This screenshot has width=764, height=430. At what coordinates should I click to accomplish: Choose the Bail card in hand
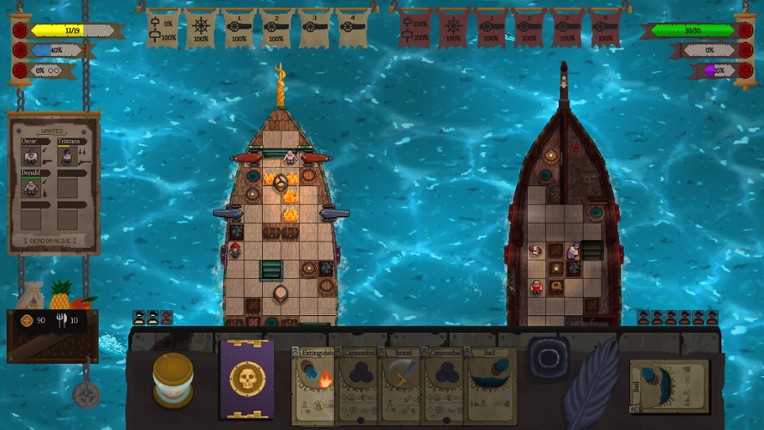coord(489,385)
